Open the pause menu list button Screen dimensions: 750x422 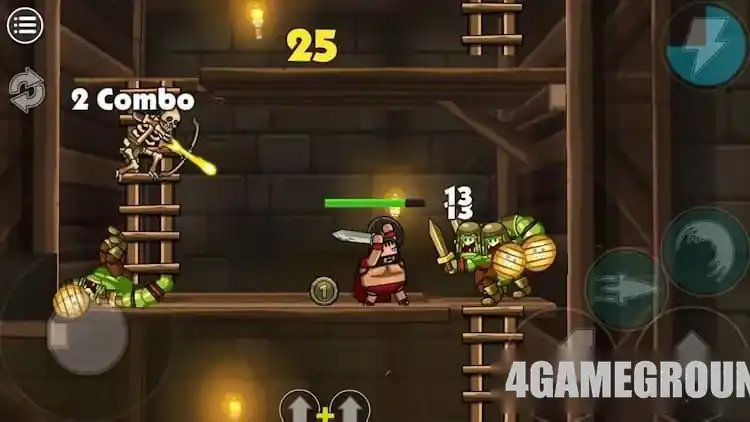[25, 25]
